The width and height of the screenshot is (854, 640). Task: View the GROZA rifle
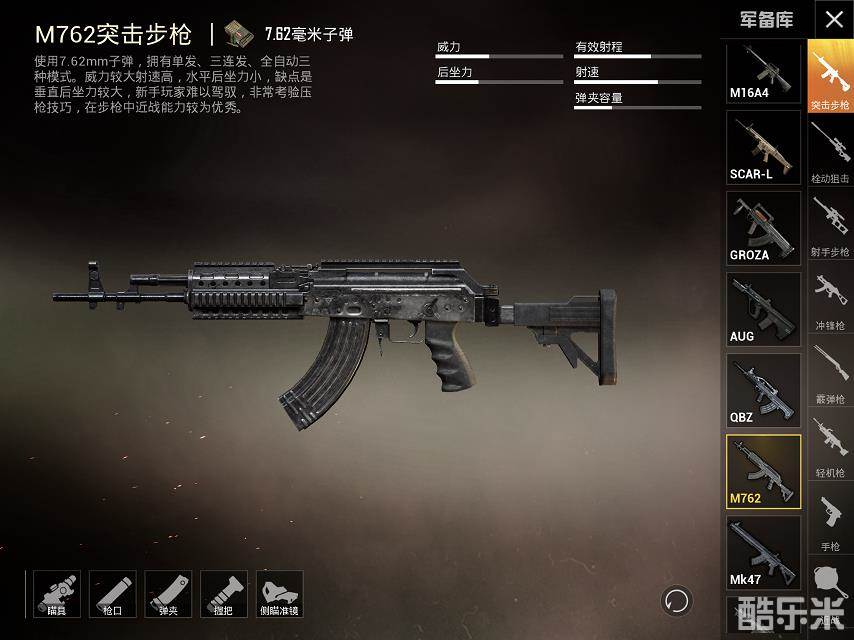pyautogui.click(x=763, y=228)
